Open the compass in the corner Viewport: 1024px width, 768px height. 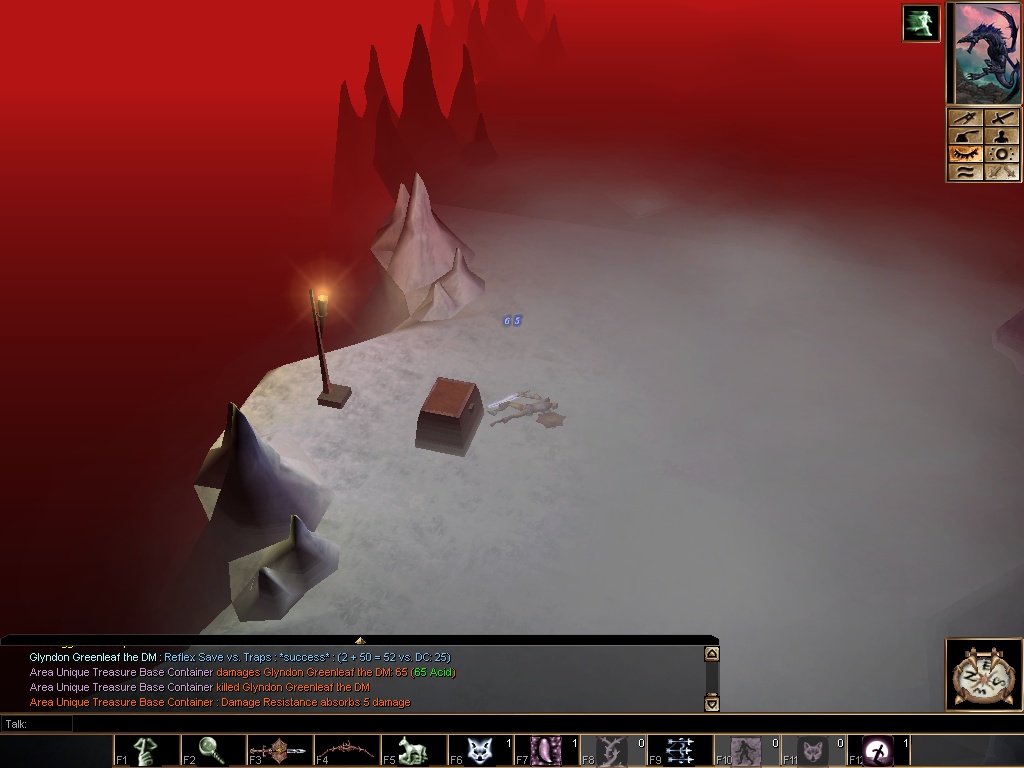tap(983, 675)
